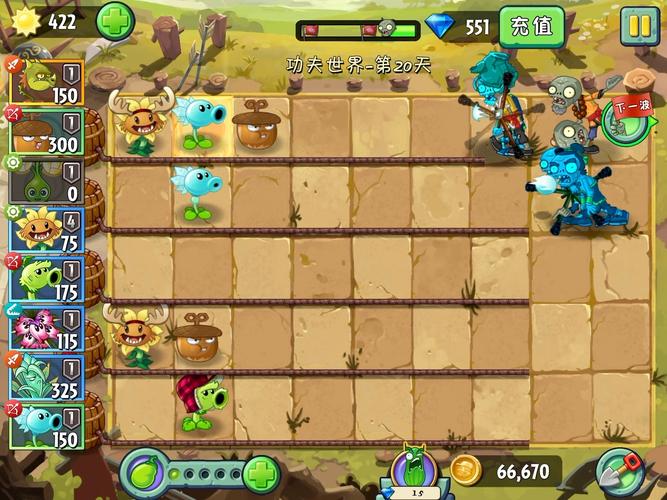
Task: Buy plant food with the green plus
Action: click(261, 473)
